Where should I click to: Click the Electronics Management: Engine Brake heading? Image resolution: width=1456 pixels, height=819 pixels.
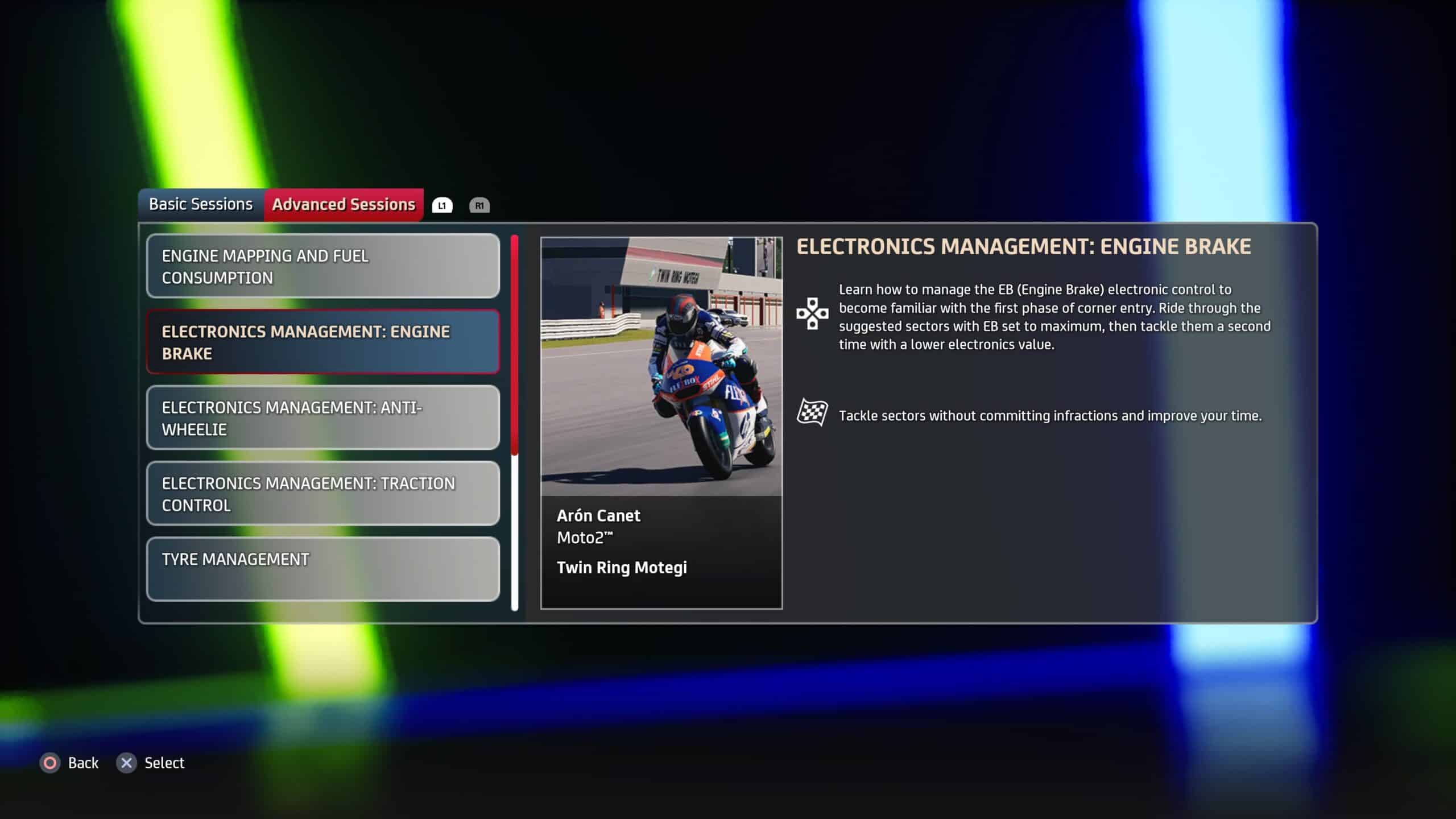click(1024, 246)
